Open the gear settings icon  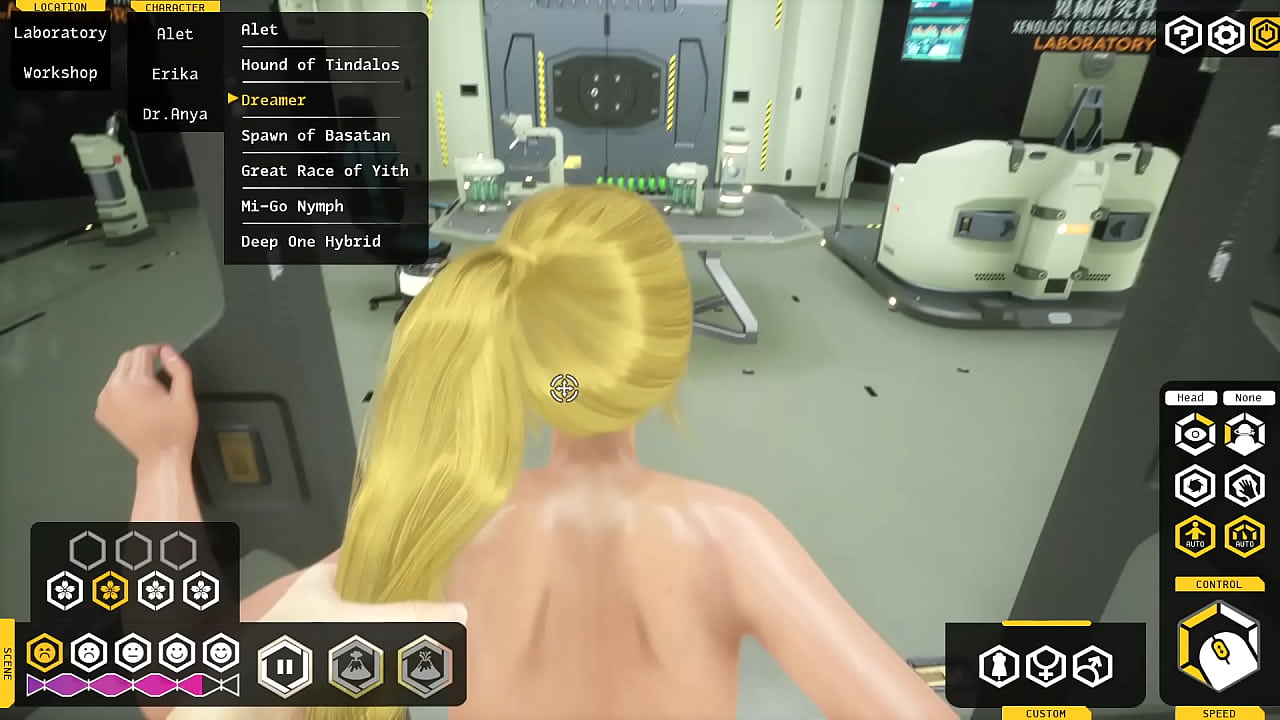tap(1226, 36)
